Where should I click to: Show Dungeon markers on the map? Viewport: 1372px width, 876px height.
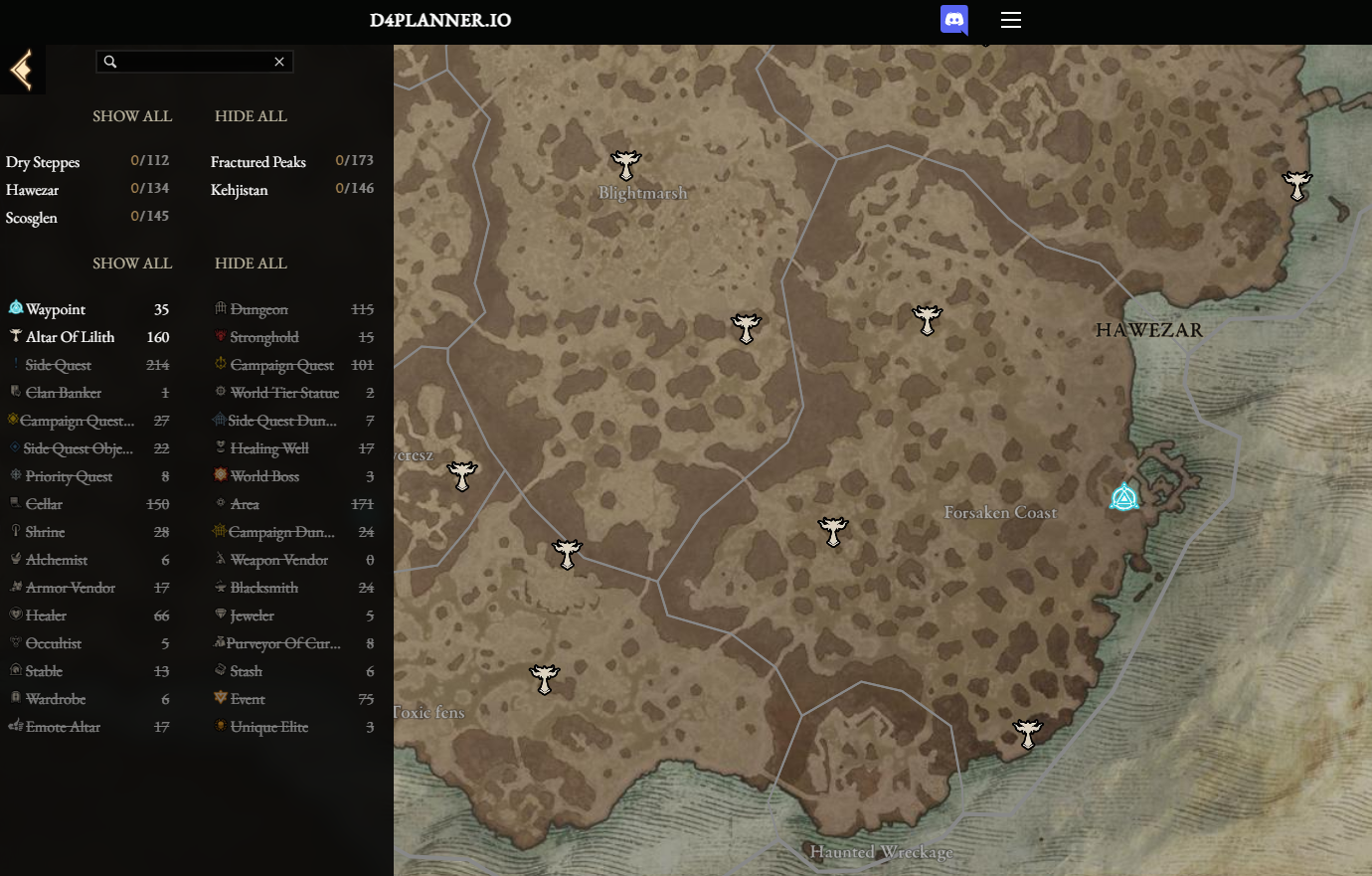point(258,309)
